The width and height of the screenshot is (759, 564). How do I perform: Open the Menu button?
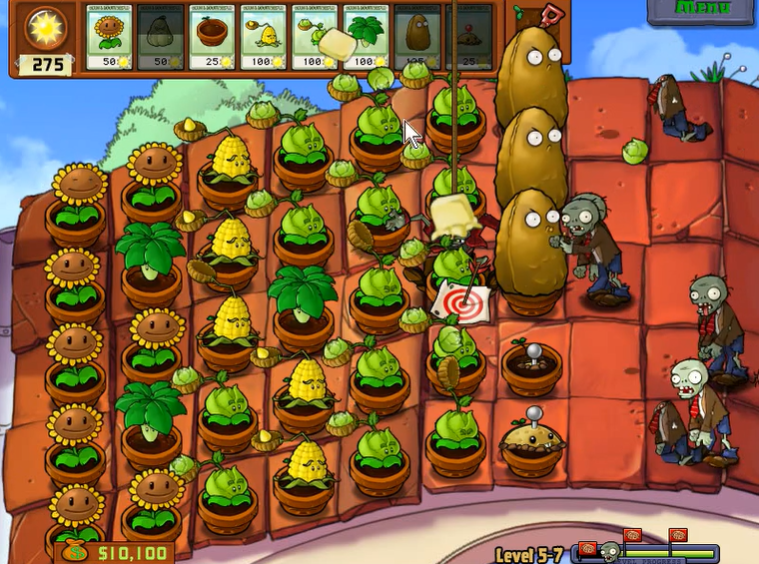click(x=702, y=10)
